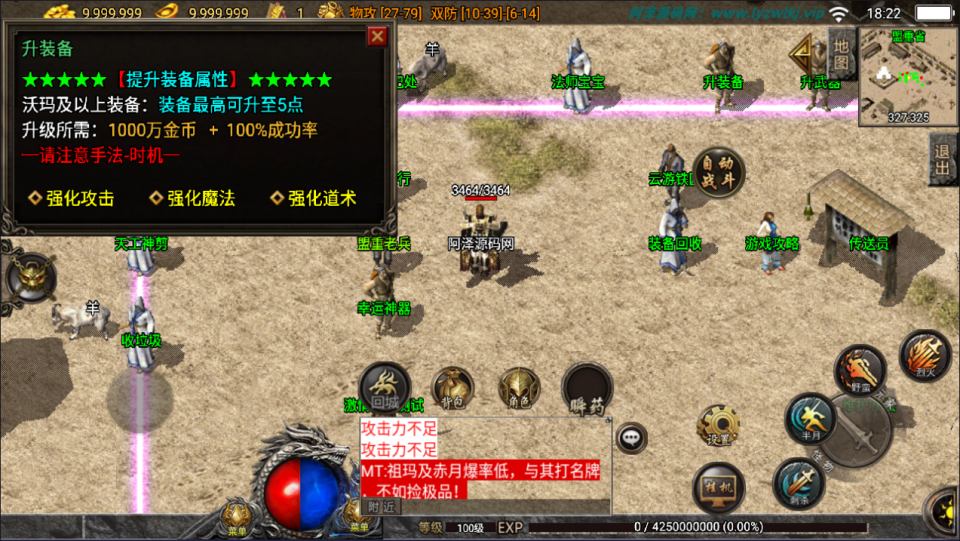Choose the 强化攻击 upgrade option
Viewport: 960px width, 541px height.
72,198
